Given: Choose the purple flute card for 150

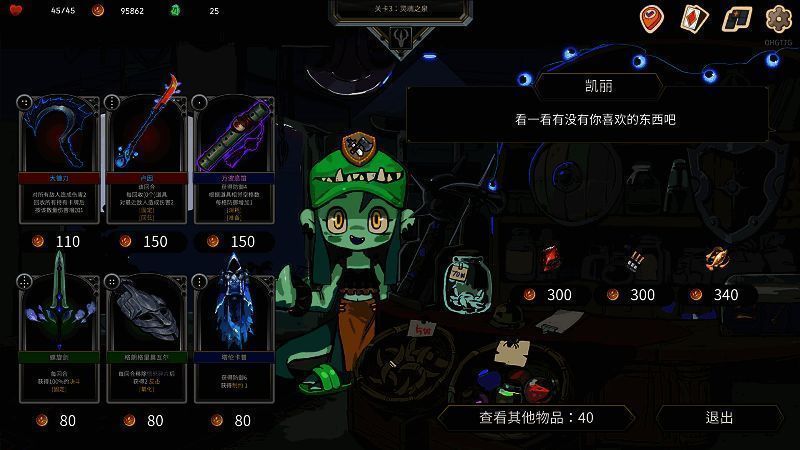Looking at the screenshot, I should click(233, 160).
